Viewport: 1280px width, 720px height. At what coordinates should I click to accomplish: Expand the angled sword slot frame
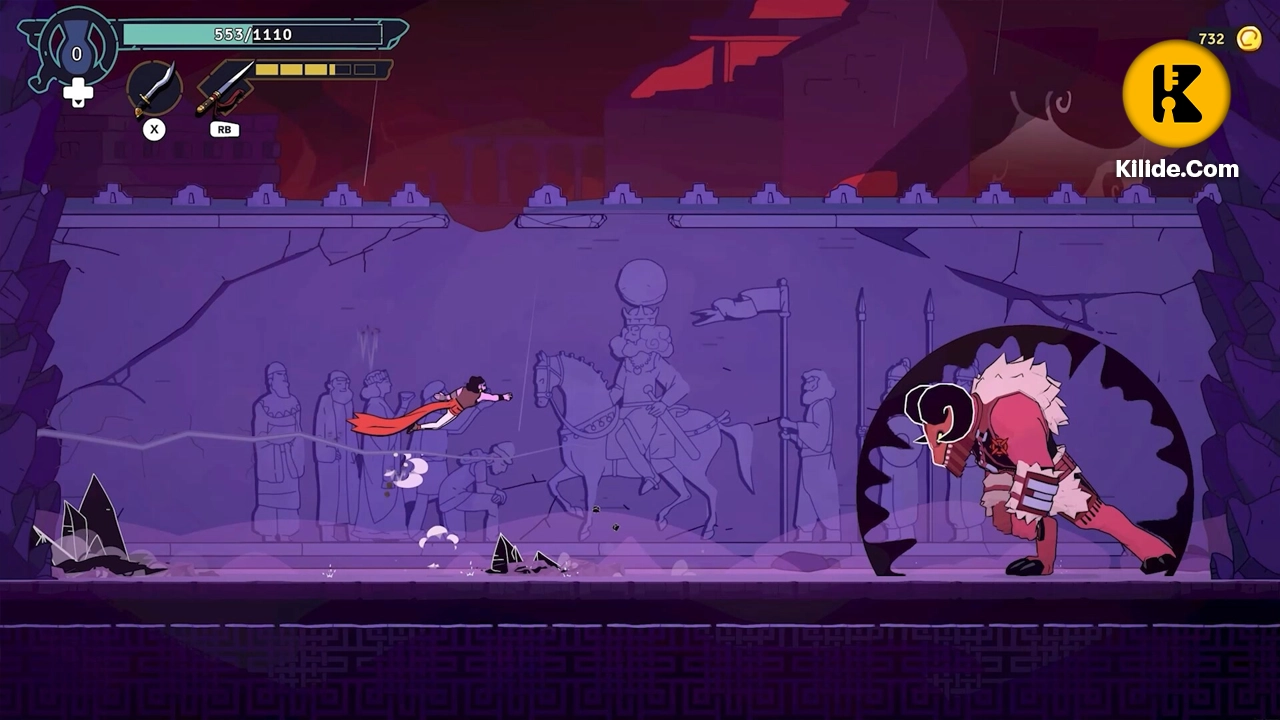point(226,85)
